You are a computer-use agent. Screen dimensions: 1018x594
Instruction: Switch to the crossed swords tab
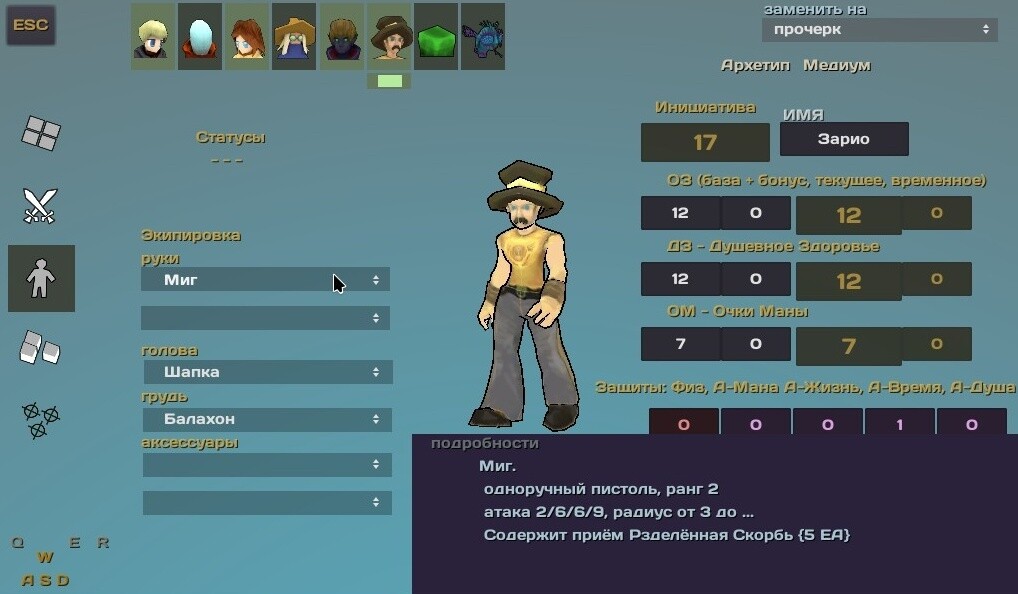(41, 206)
